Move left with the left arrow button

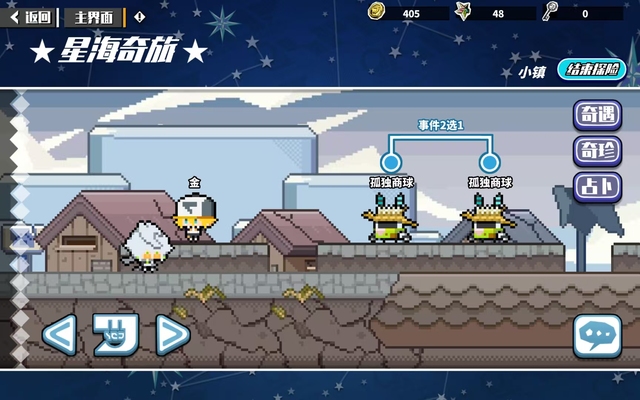[60, 333]
